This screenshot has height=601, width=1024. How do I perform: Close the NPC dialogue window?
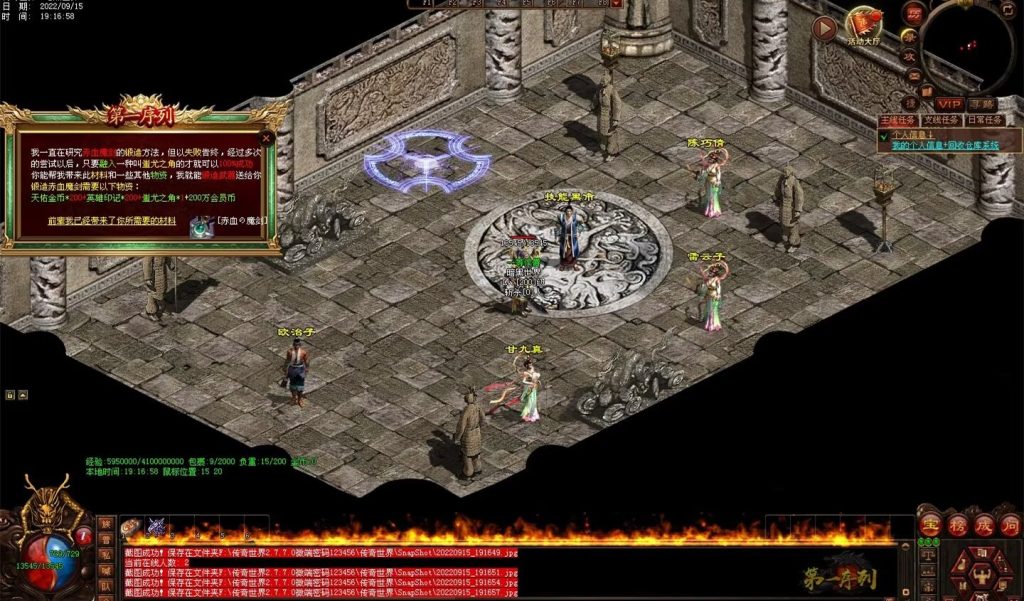(x=266, y=138)
